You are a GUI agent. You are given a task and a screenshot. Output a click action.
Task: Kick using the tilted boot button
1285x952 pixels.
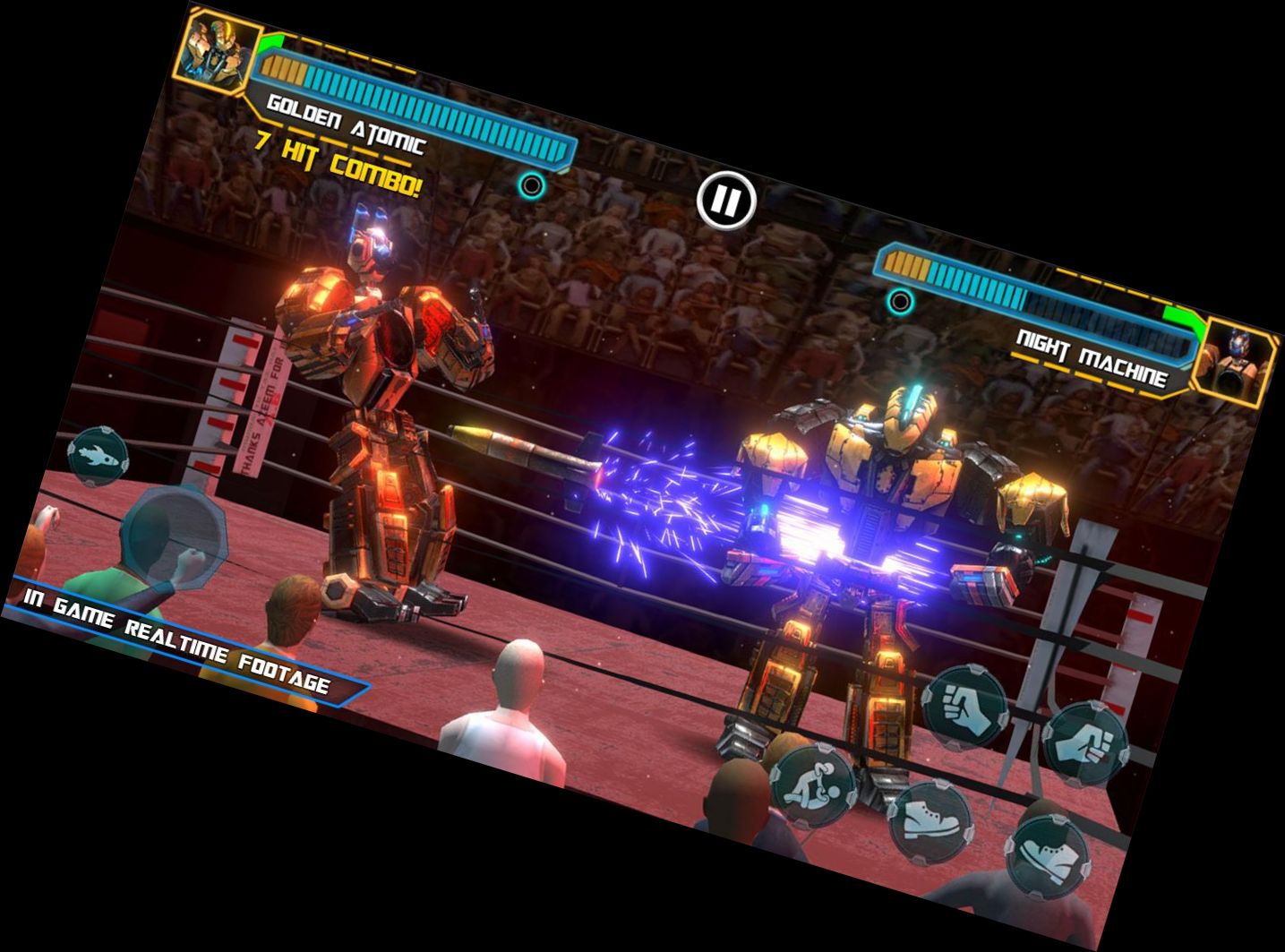1048,857
